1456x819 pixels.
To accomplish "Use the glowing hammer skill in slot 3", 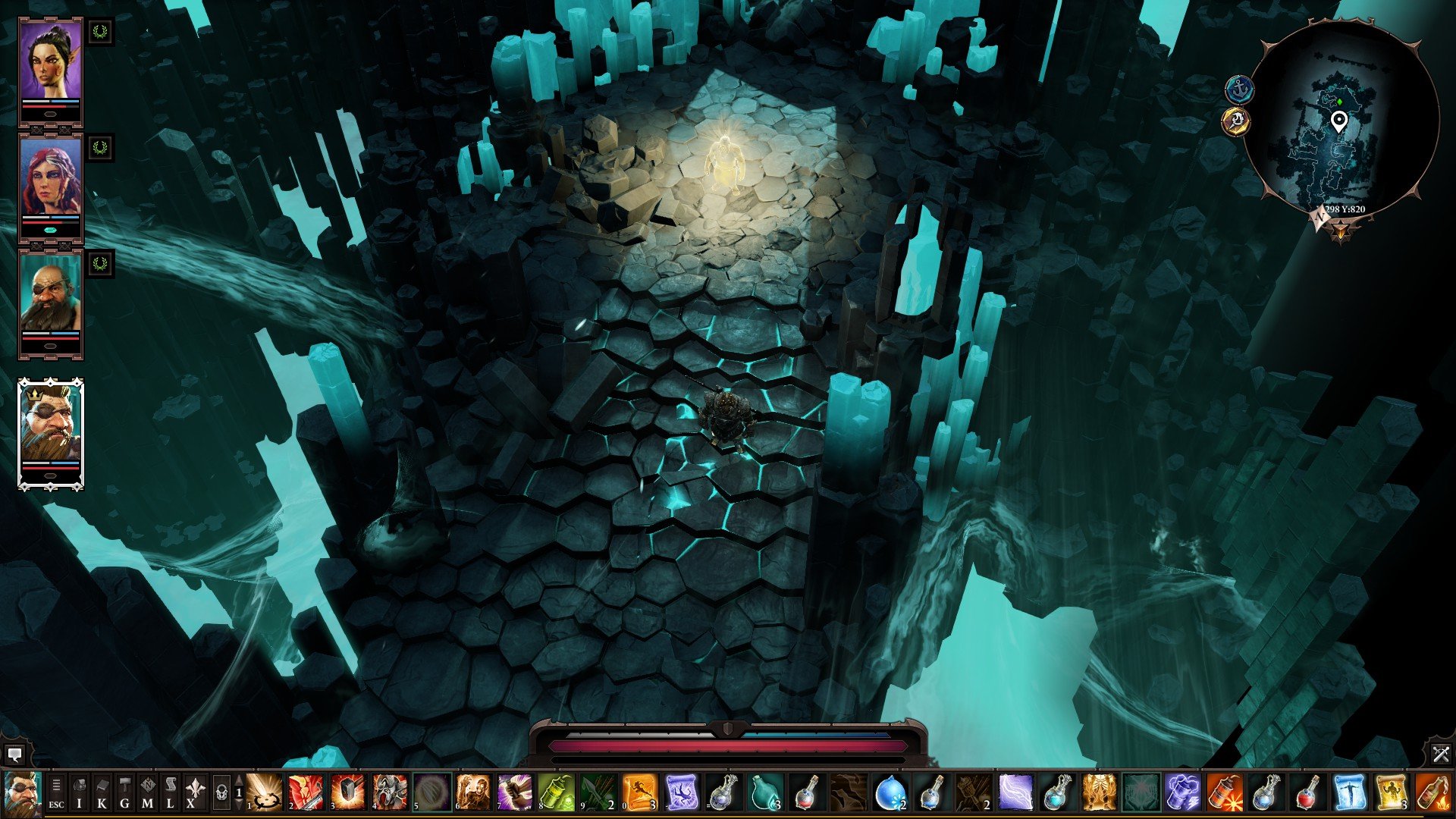I will pos(348,792).
